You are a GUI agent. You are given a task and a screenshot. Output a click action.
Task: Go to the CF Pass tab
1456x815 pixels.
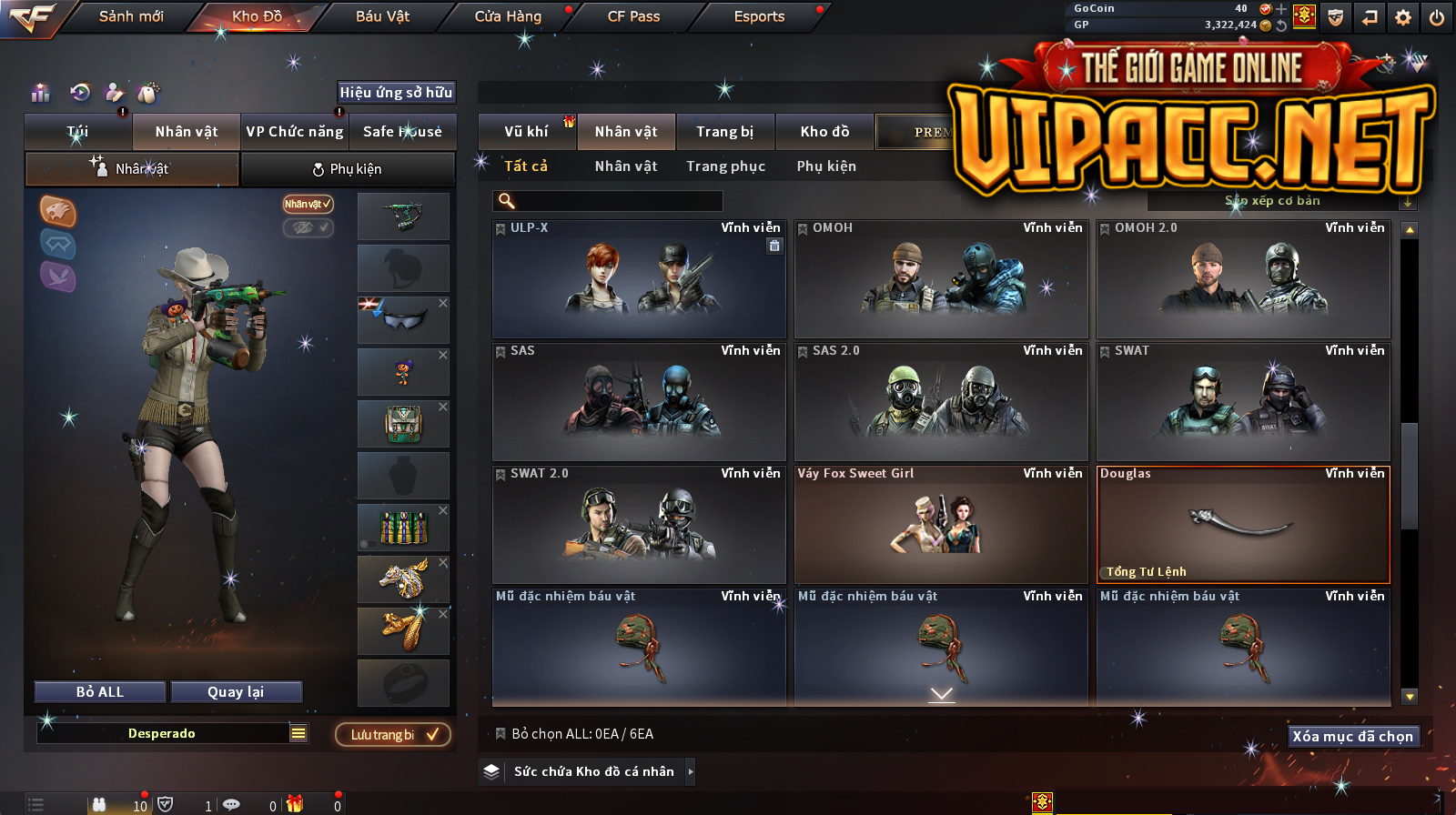(633, 16)
